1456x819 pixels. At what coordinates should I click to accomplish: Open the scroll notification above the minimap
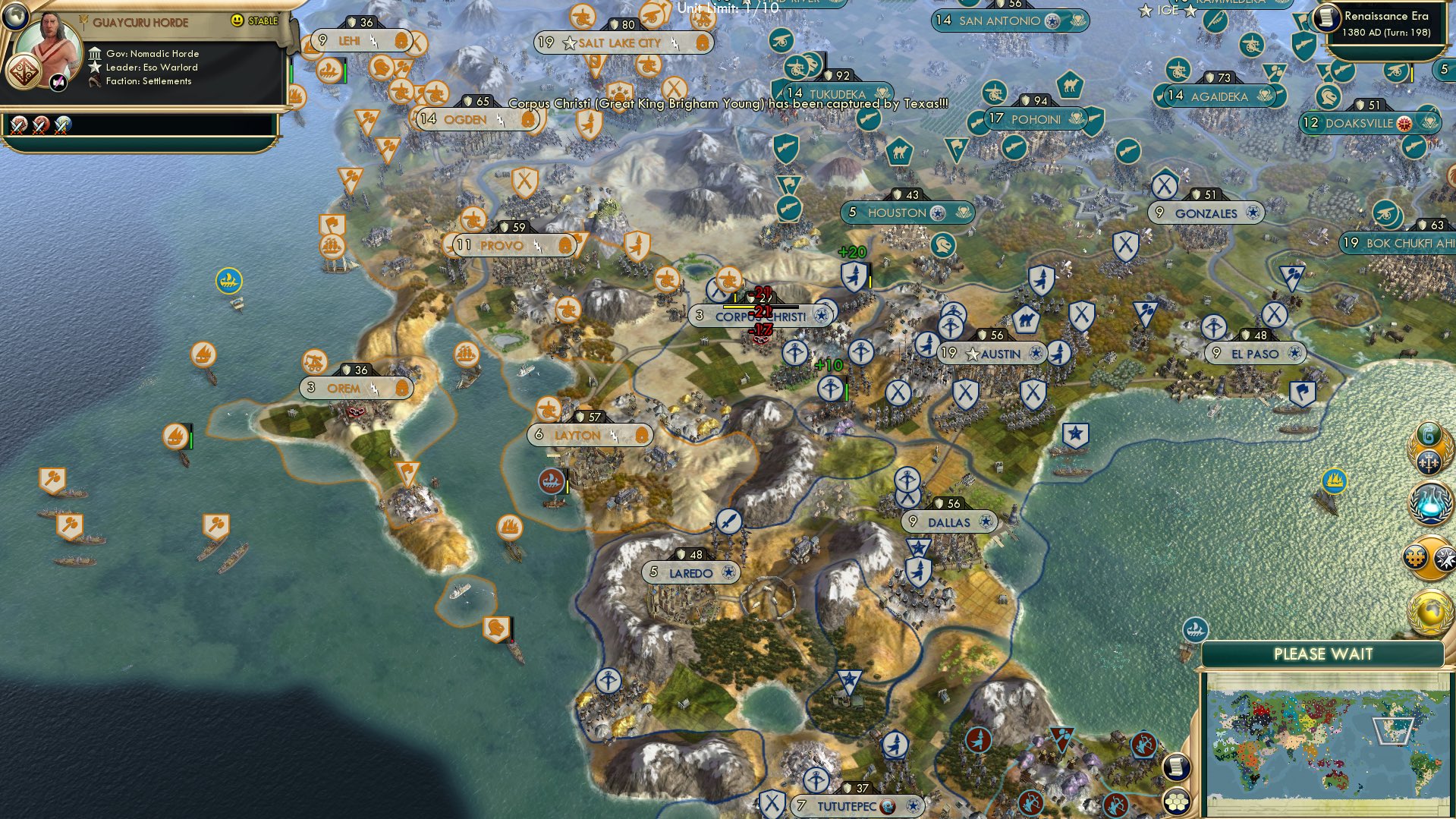[1178, 767]
